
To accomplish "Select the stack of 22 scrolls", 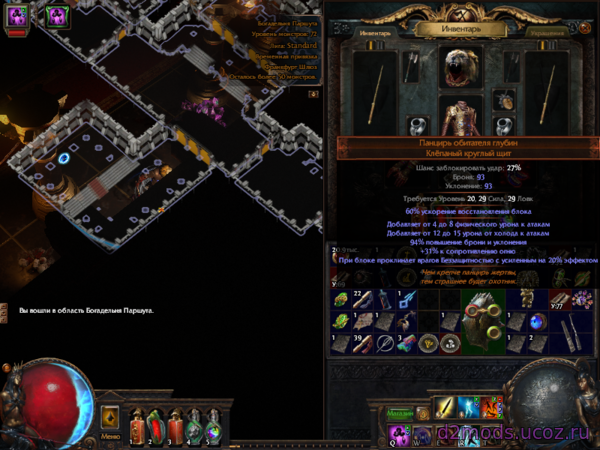I will tap(359, 299).
